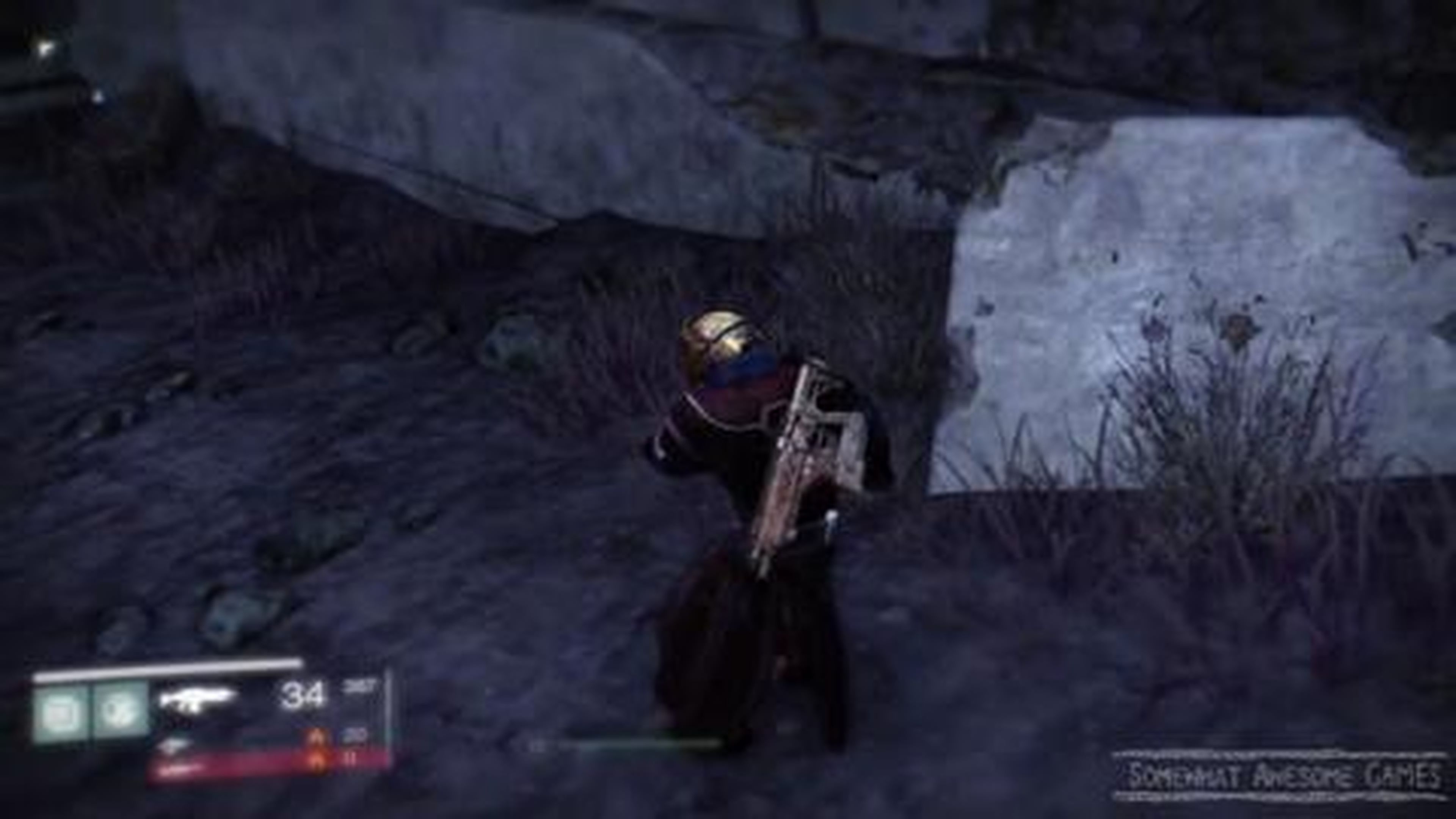1456x819 pixels.
Task: Select the equipped auto rifle weapon icon
Action: pyautogui.click(x=198, y=698)
